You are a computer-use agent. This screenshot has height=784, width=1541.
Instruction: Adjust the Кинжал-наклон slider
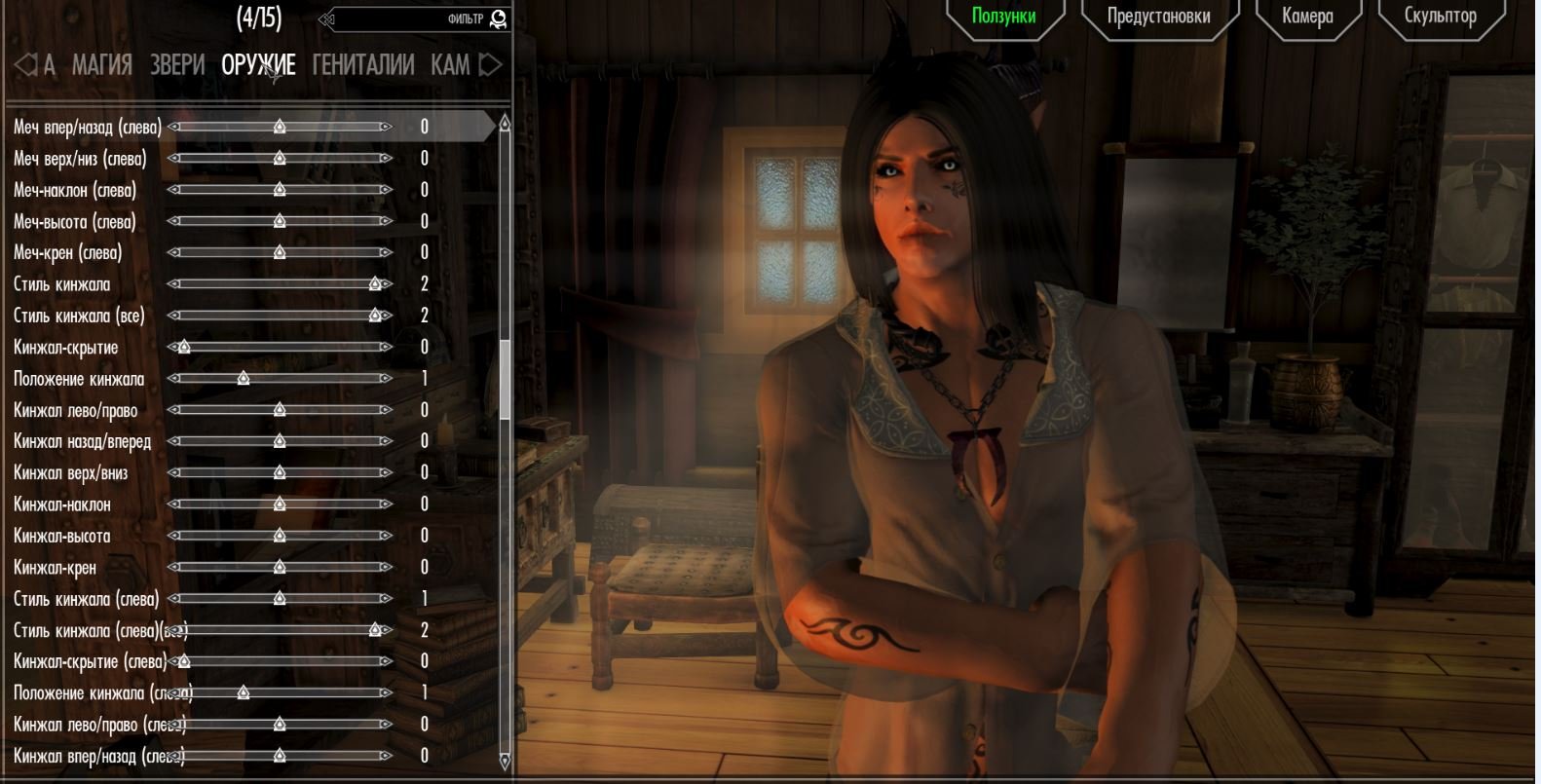280,504
